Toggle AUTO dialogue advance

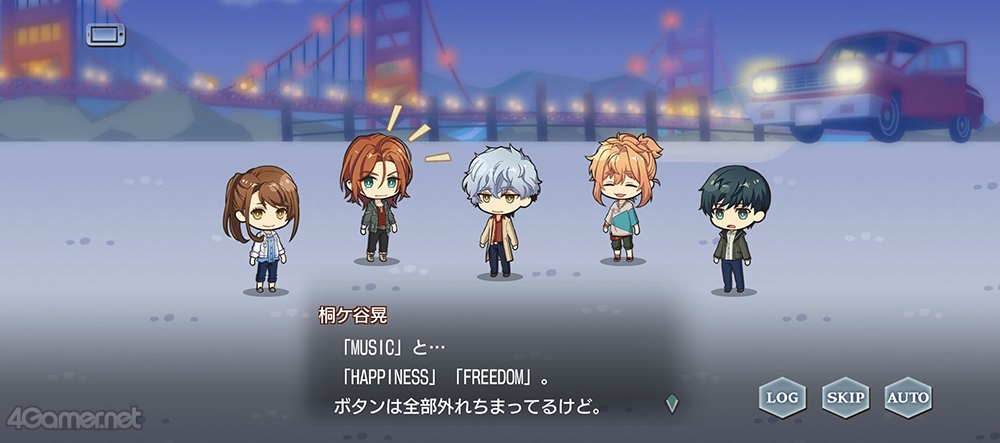coord(908,397)
